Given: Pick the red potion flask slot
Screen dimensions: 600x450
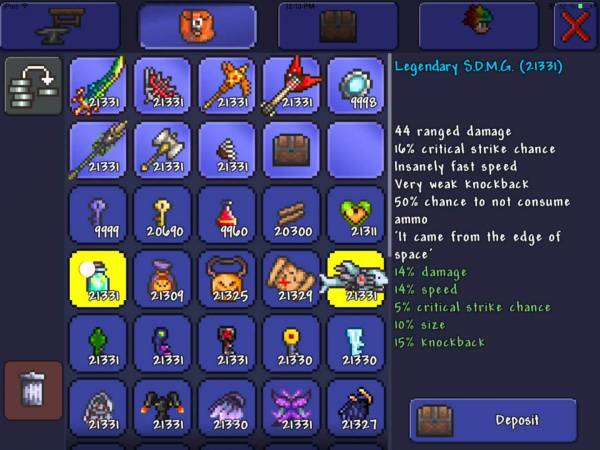Looking at the screenshot, I should pyautogui.click(x=227, y=214).
